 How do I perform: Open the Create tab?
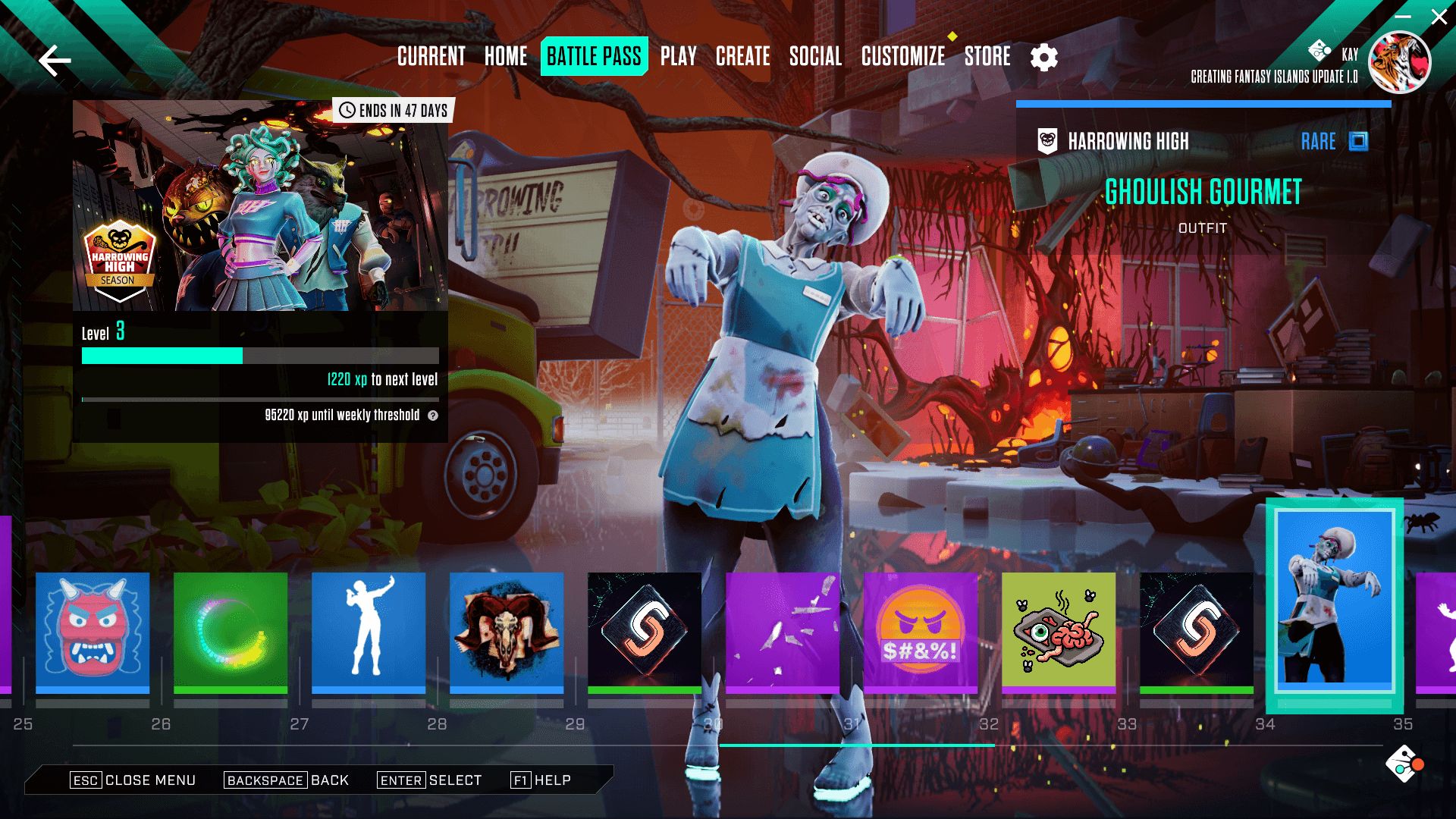click(742, 56)
